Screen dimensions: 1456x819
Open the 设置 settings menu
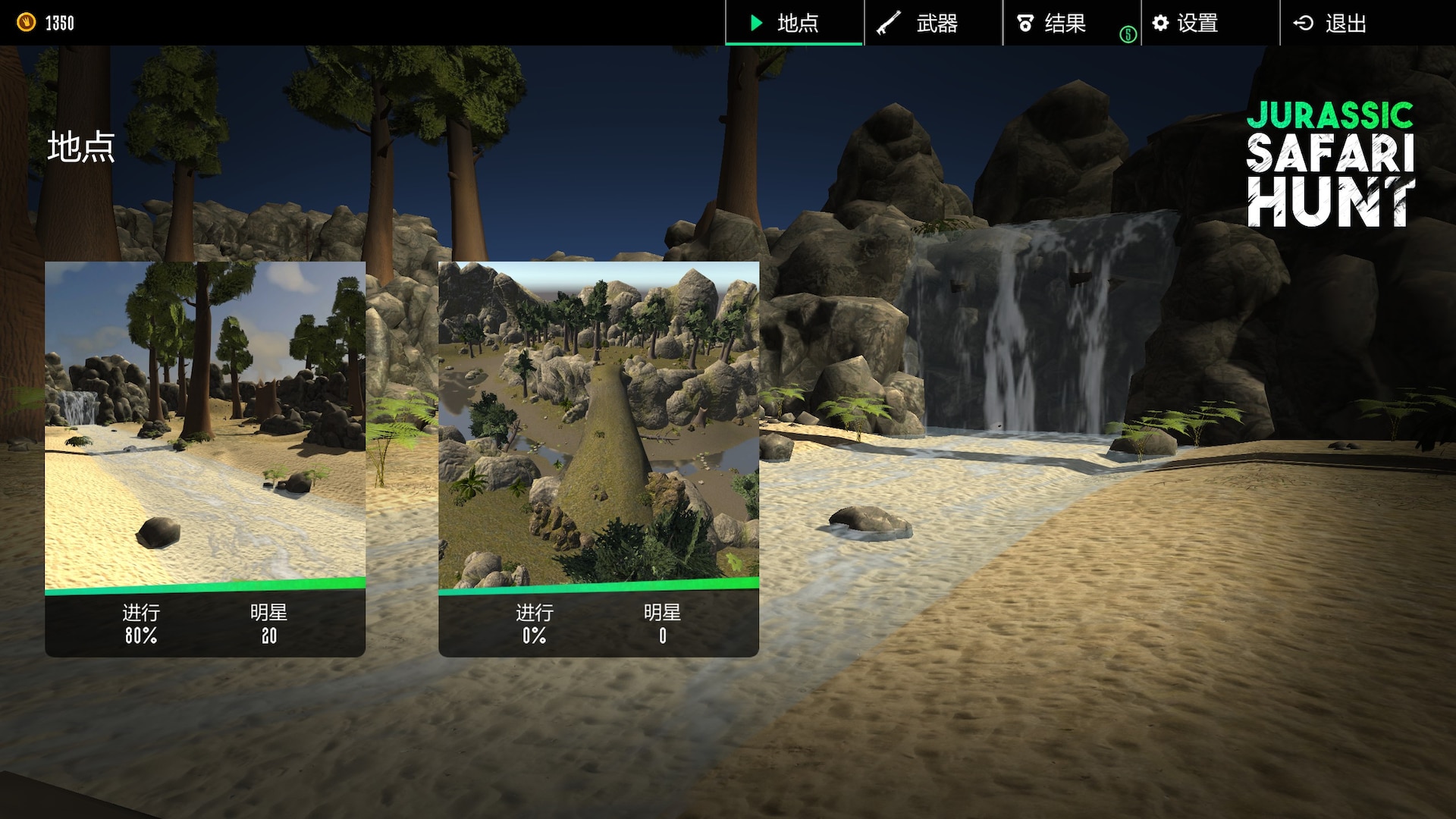[1197, 23]
